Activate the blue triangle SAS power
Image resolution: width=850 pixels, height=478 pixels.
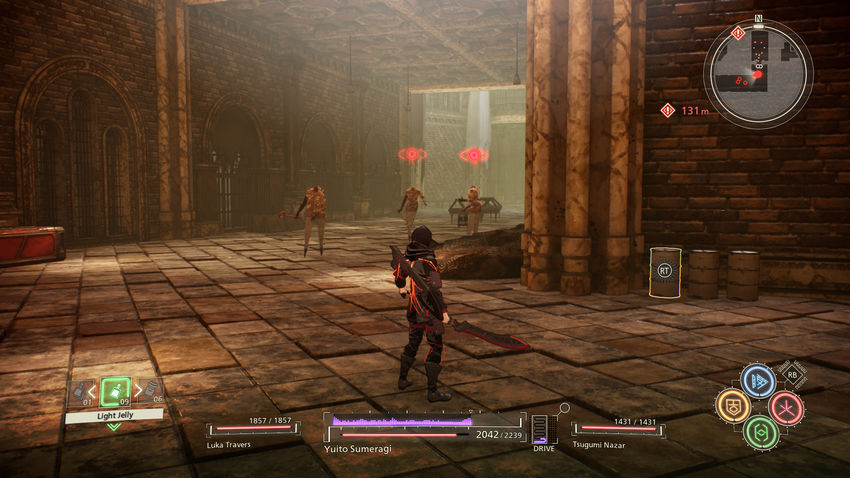coord(757,381)
